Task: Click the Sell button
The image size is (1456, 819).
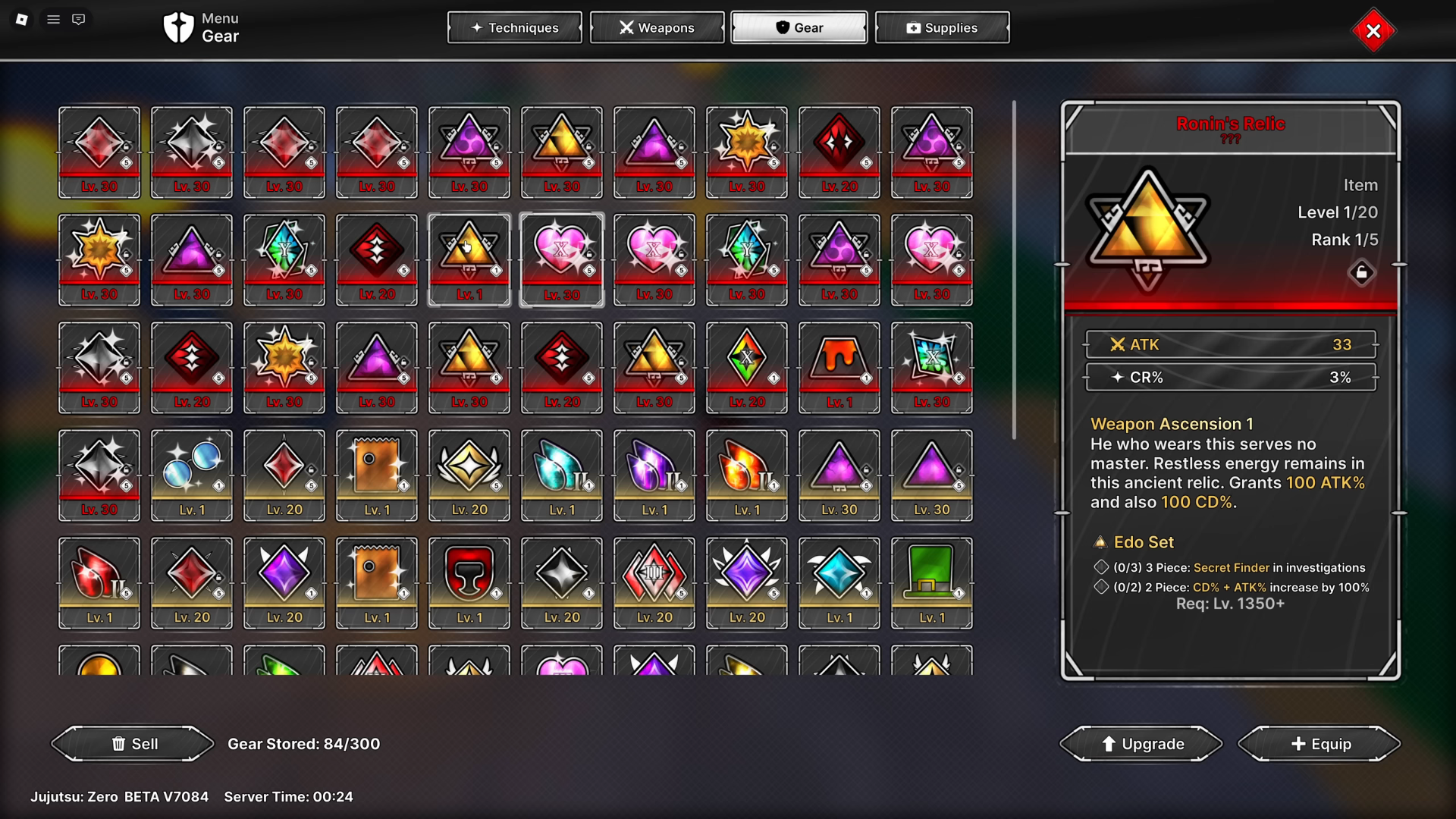Action: [x=133, y=744]
